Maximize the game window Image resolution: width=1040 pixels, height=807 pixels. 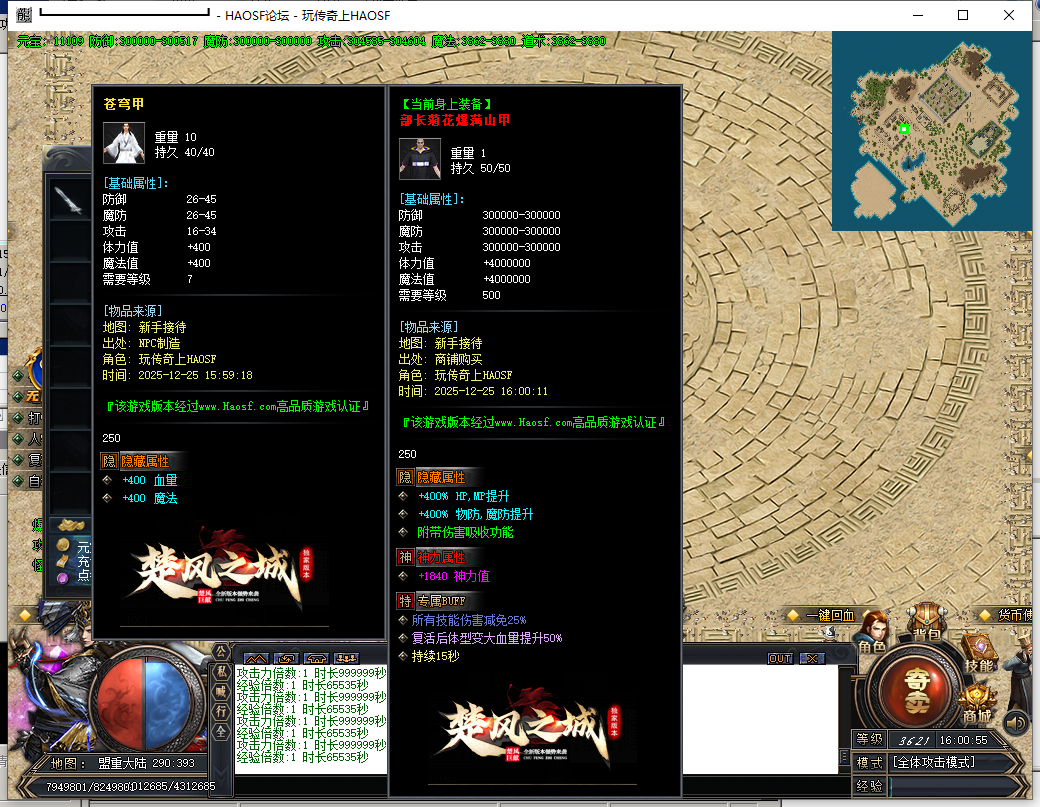[963, 15]
